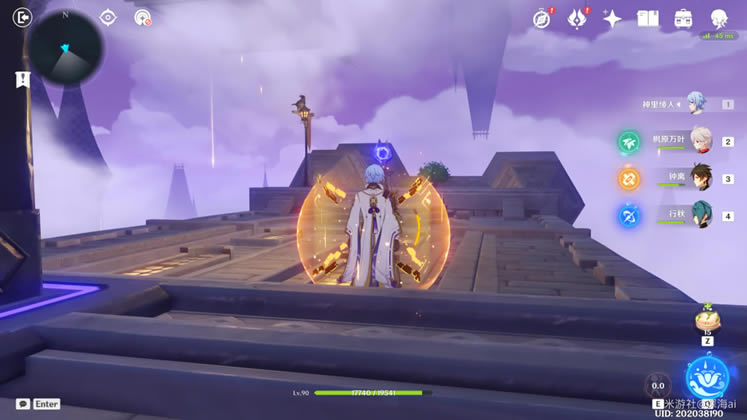This screenshot has height=420, width=747.
Task: Open the chat box icon
Action: click(22, 404)
